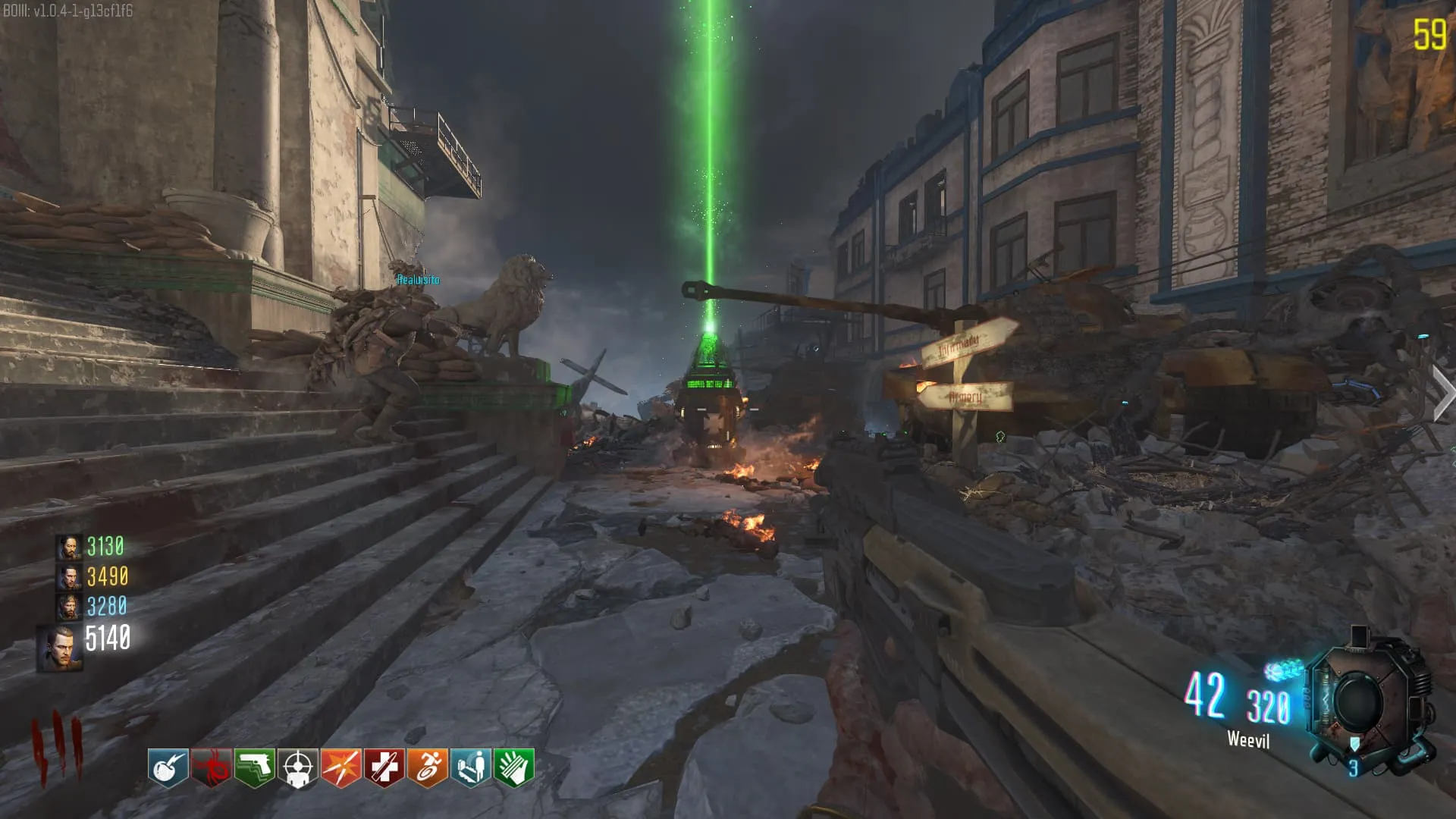Viewport: 1456px width, 819px height.
Task: Click the red spider Widow's Wine perk
Action: [212, 767]
